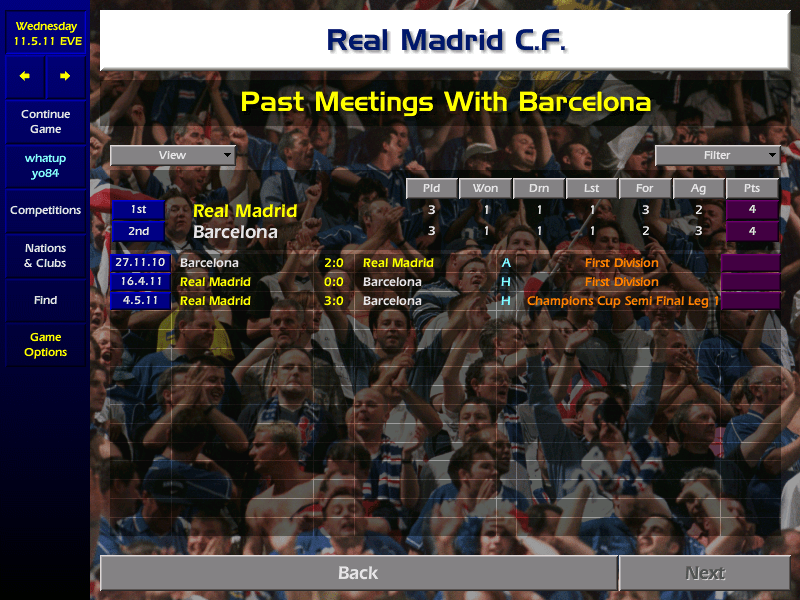Open the View dropdown
This screenshot has height=600, width=800.
[173, 155]
